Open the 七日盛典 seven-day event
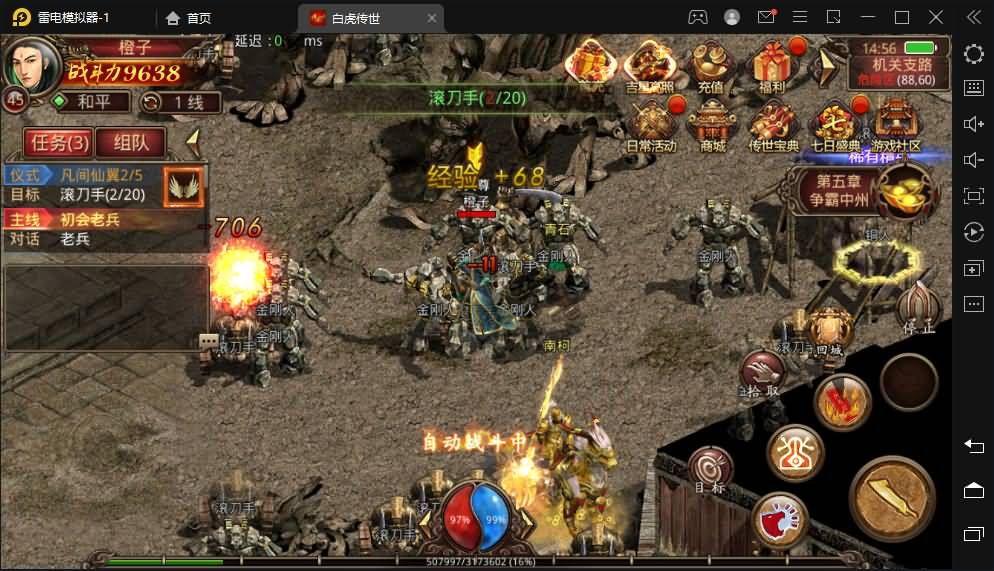Viewport: 994px width, 571px height. pyautogui.click(x=835, y=125)
